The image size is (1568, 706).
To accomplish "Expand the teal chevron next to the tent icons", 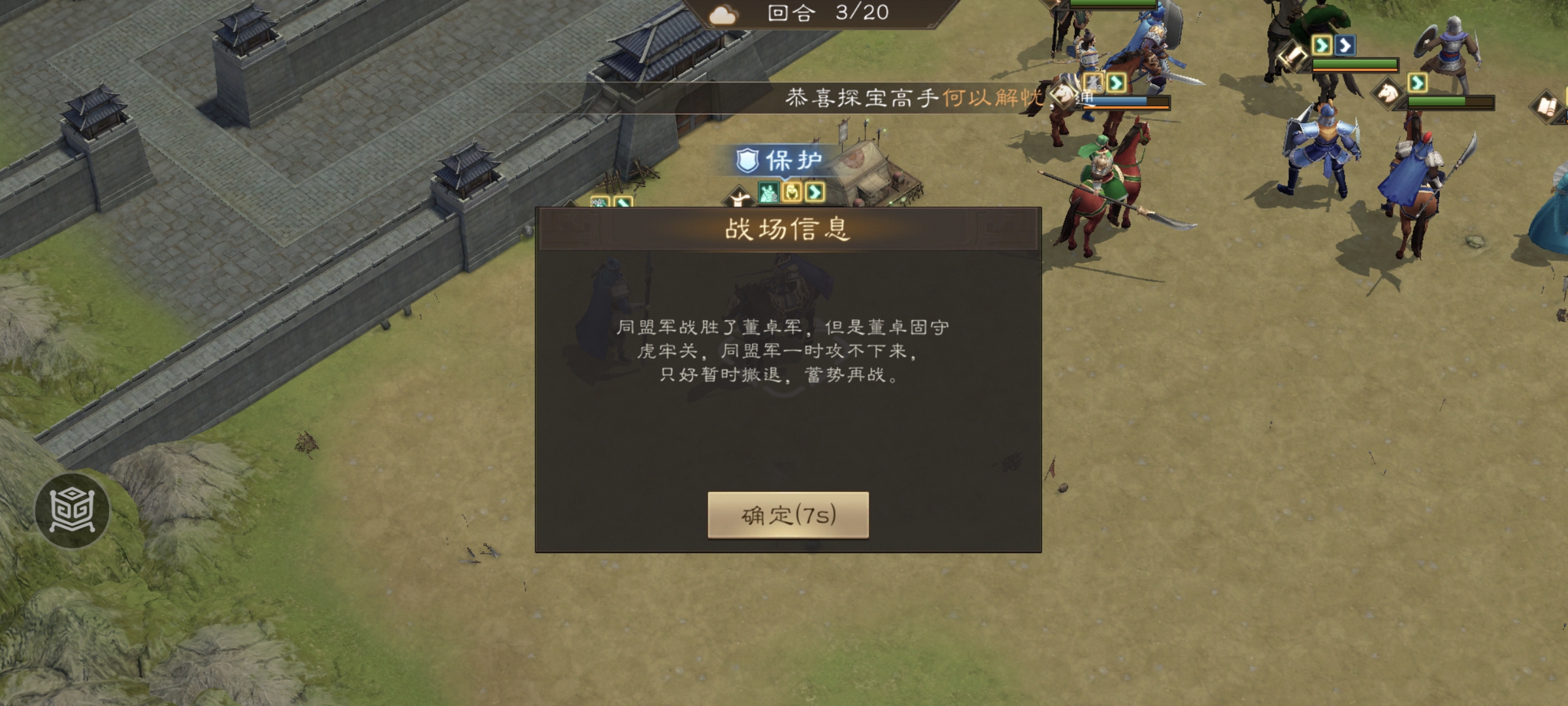I will click(x=815, y=193).
